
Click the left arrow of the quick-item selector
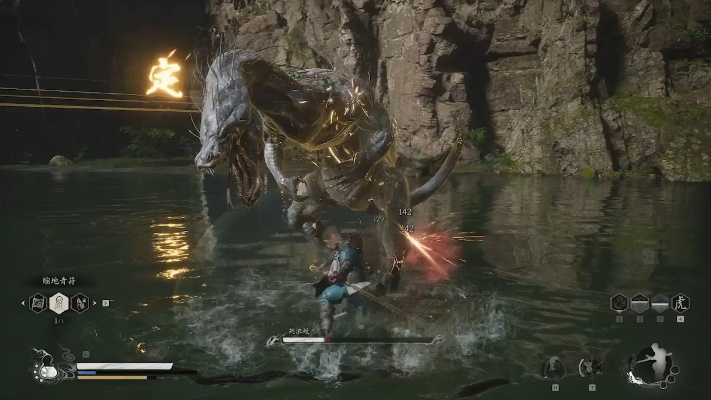point(22,302)
